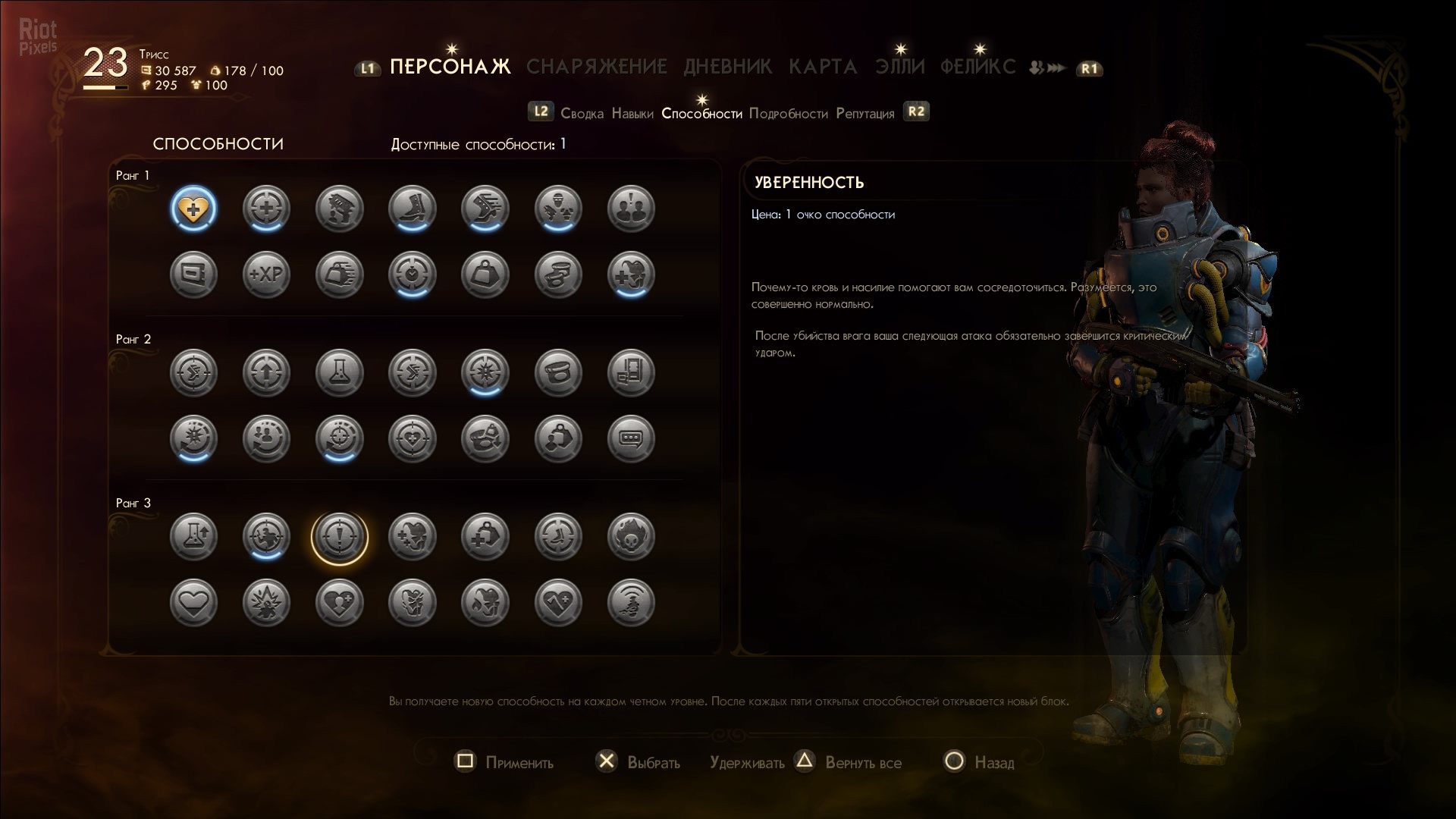Image resolution: width=1456 pixels, height=819 pixels.
Task: Switch to the Дневник journal tab
Action: click(727, 67)
